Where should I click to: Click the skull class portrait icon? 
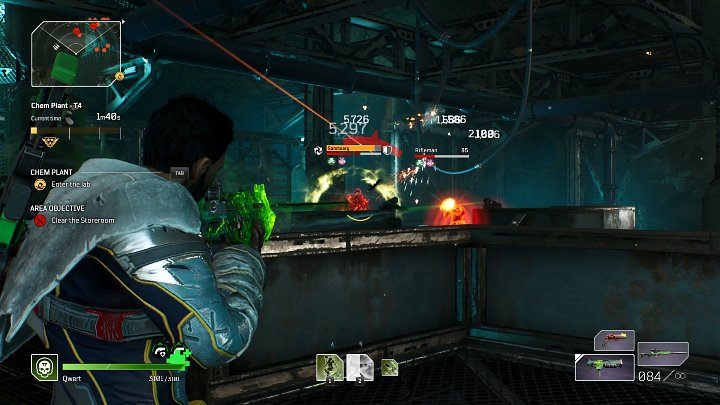pos(44,367)
